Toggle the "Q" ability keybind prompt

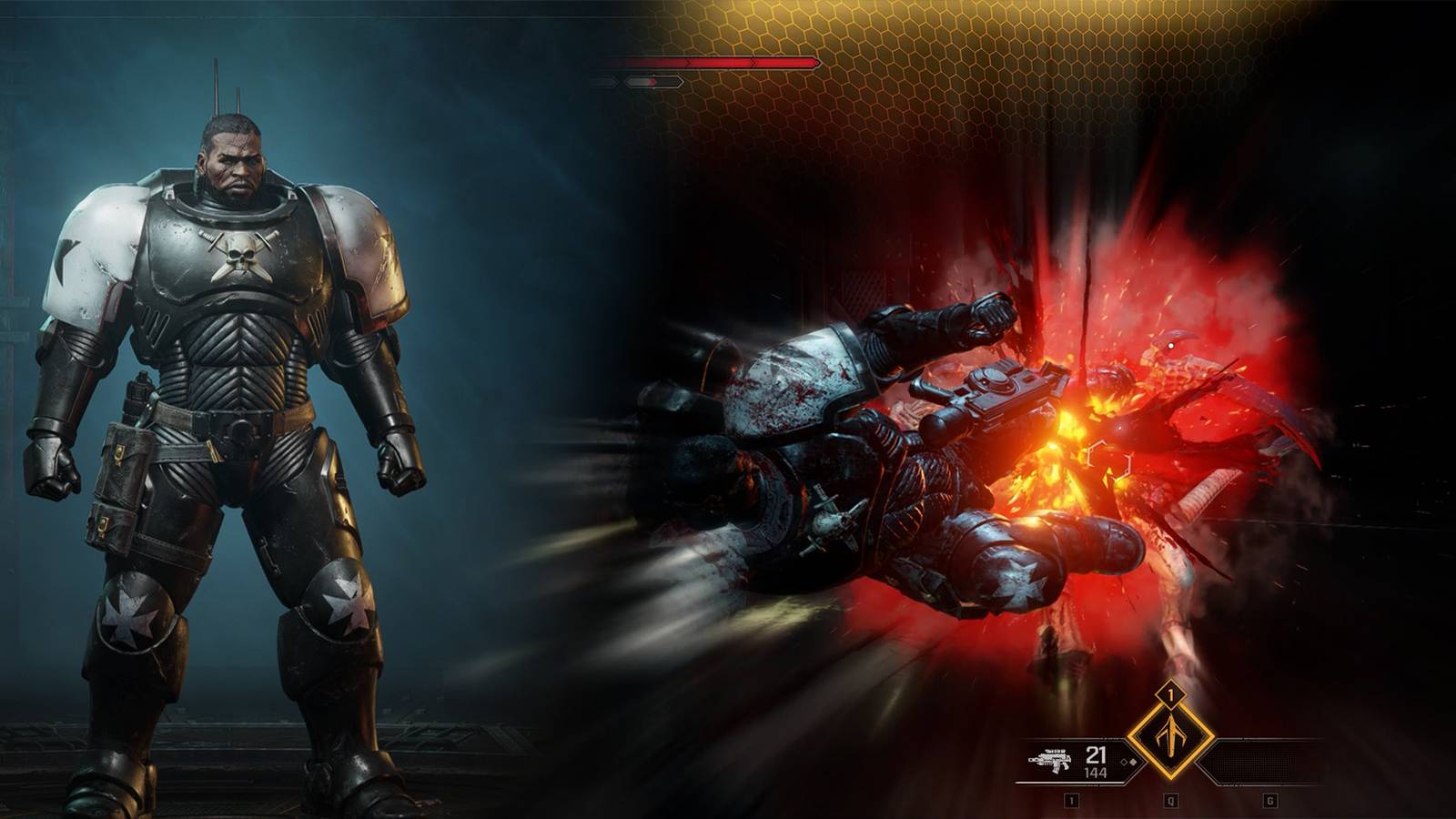click(x=1169, y=799)
